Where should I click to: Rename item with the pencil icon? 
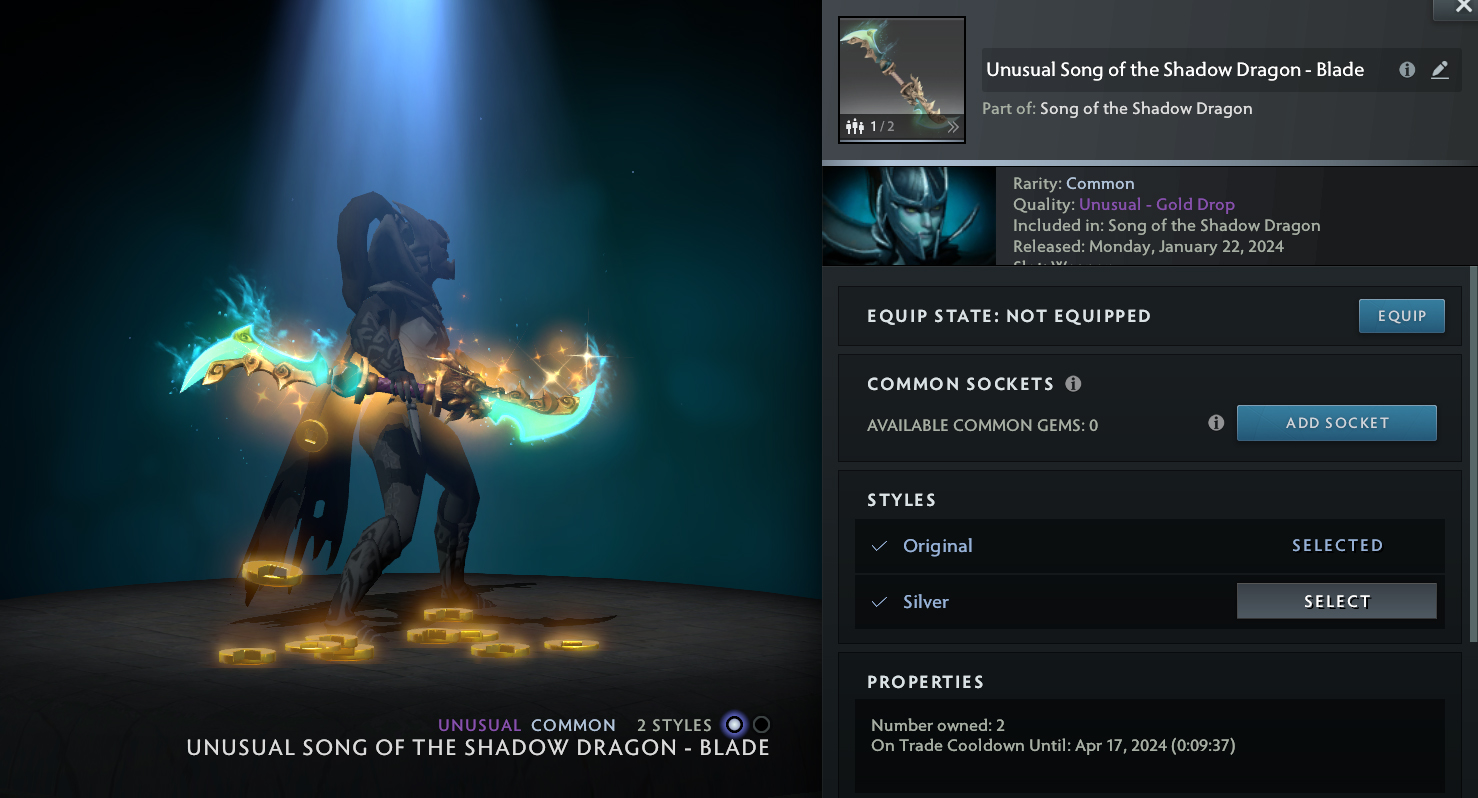pyautogui.click(x=1440, y=70)
